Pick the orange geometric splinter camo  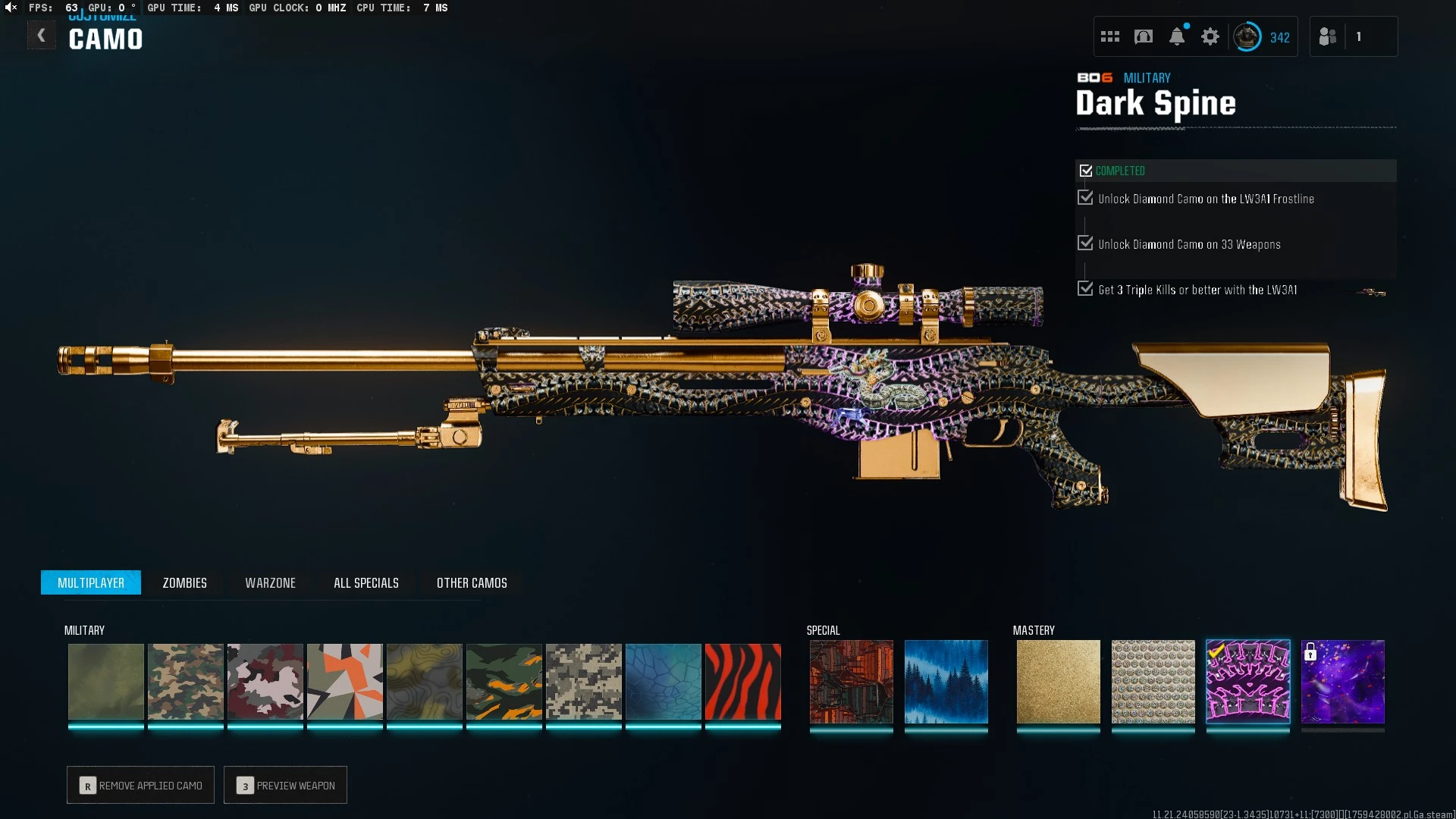[x=344, y=682]
